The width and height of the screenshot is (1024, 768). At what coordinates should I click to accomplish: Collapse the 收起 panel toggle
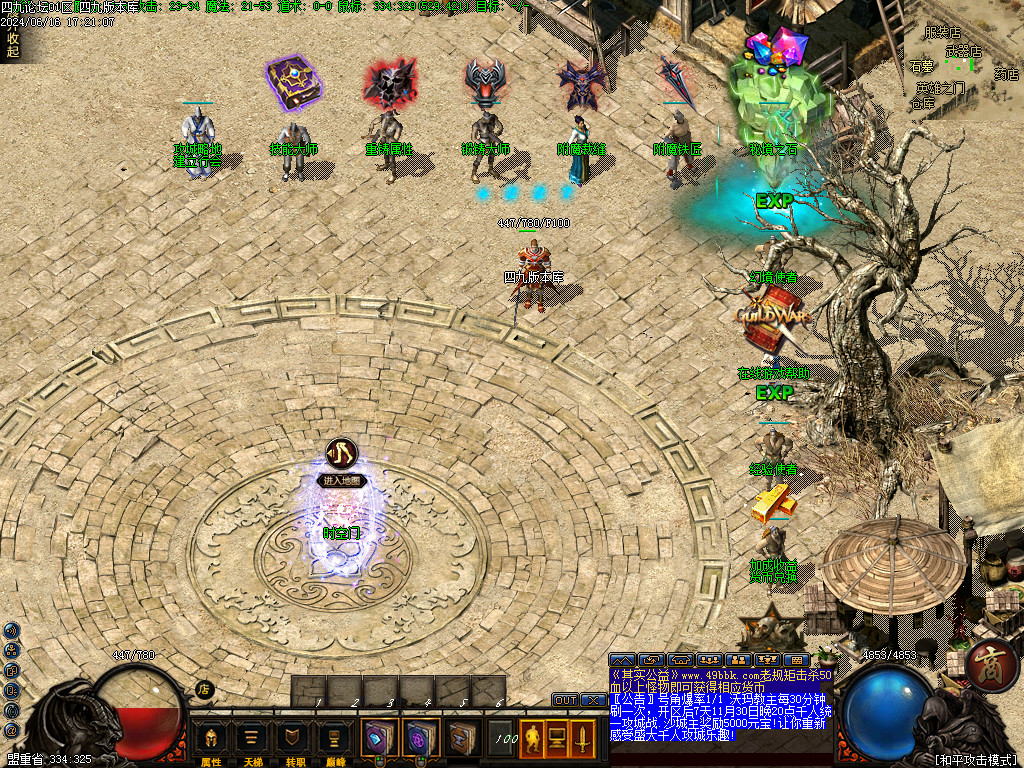tap(13, 45)
